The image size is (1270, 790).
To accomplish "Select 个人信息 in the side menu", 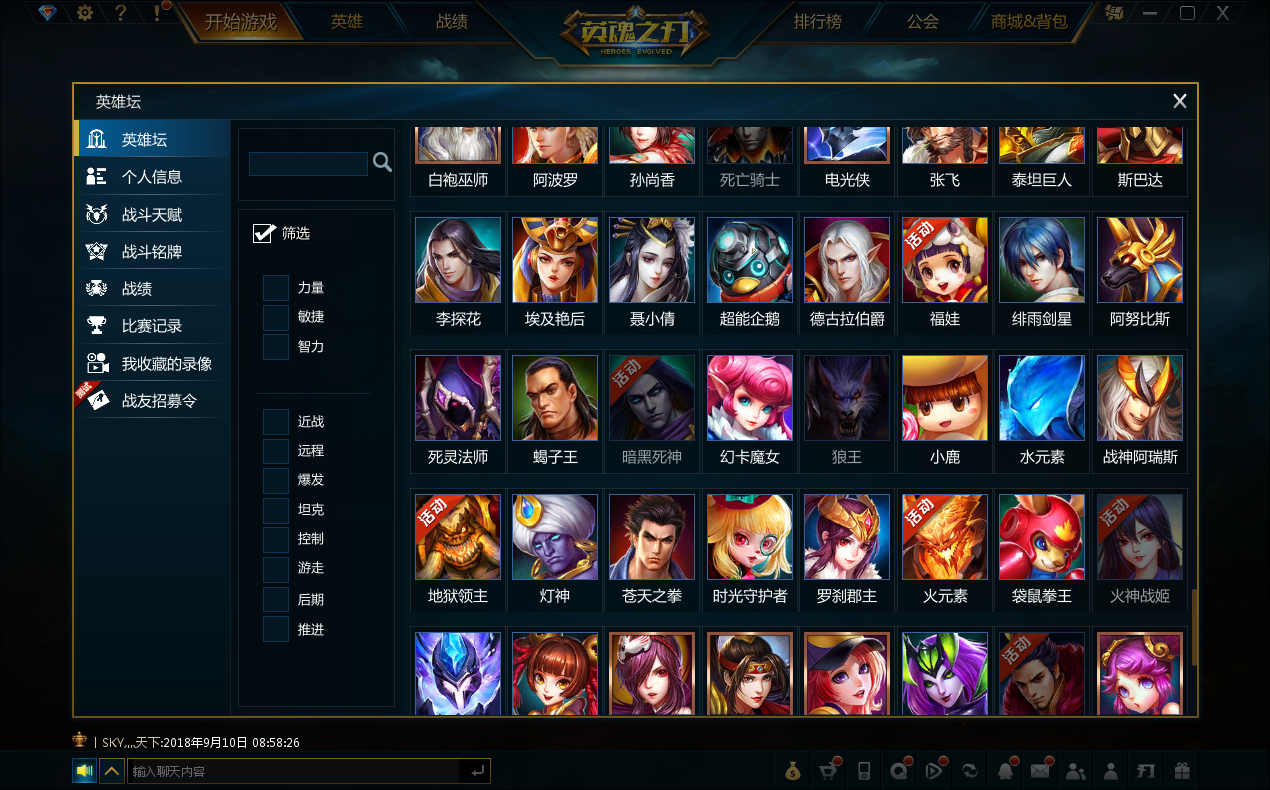I will click(x=151, y=177).
